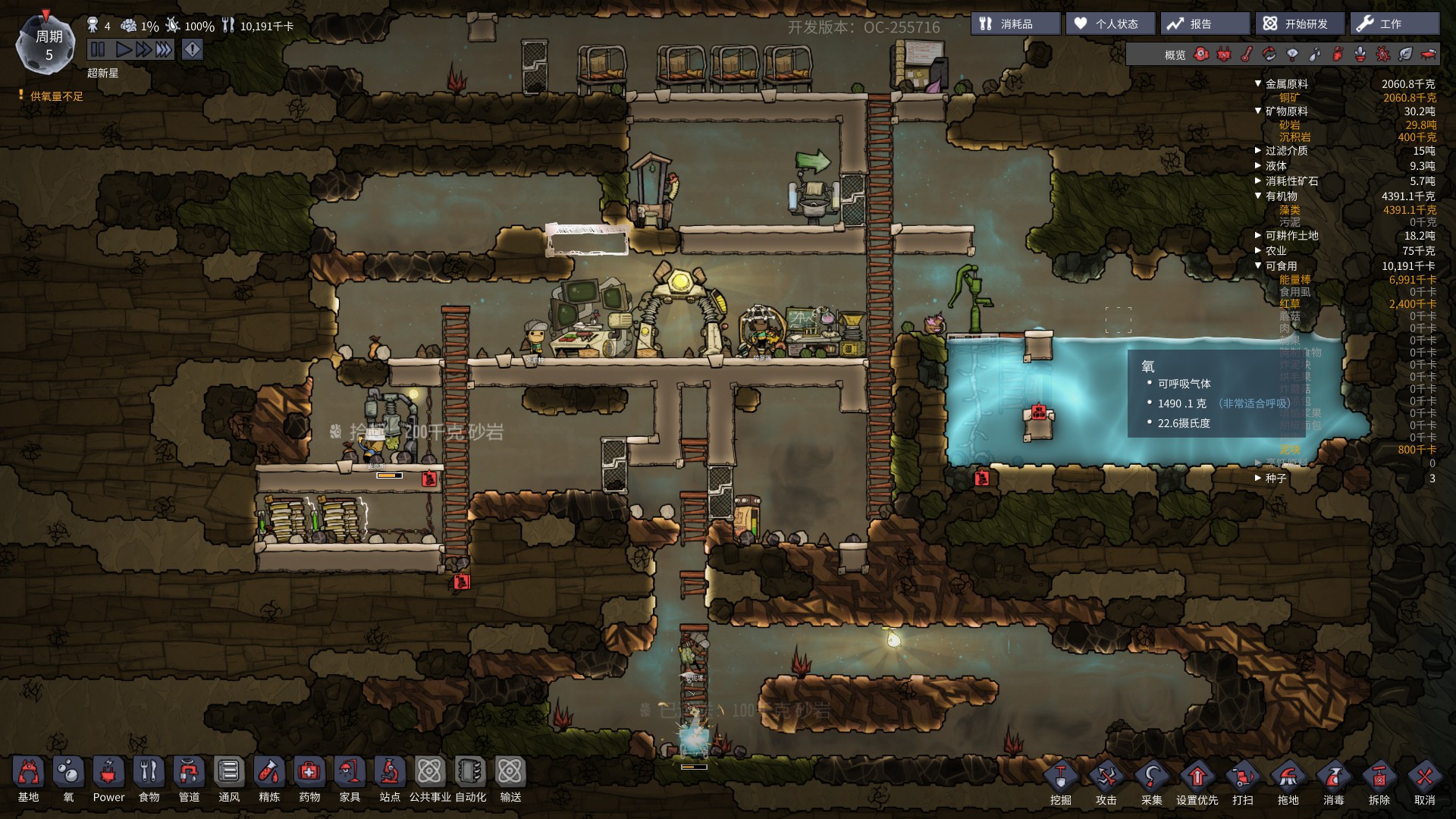Set game speed to fastest
The image size is (1456, 819).
164,50
